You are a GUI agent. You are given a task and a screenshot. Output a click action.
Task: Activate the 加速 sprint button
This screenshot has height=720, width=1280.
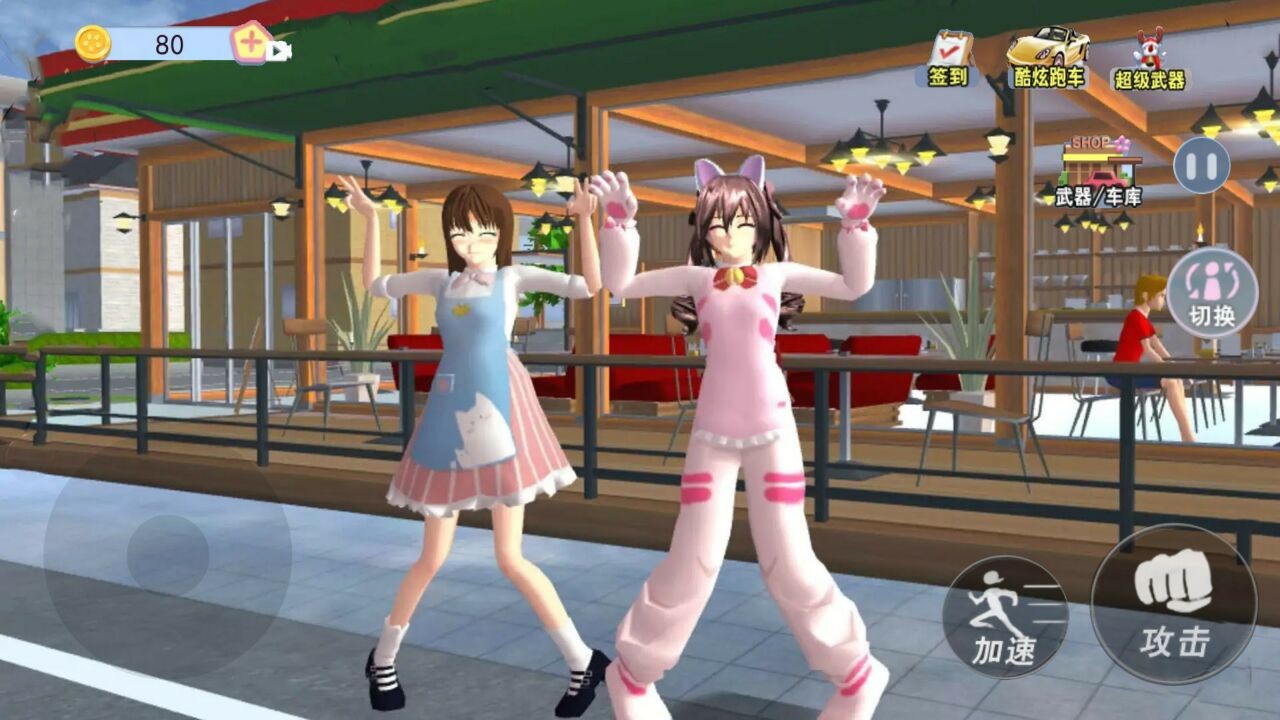point(1004,617)
